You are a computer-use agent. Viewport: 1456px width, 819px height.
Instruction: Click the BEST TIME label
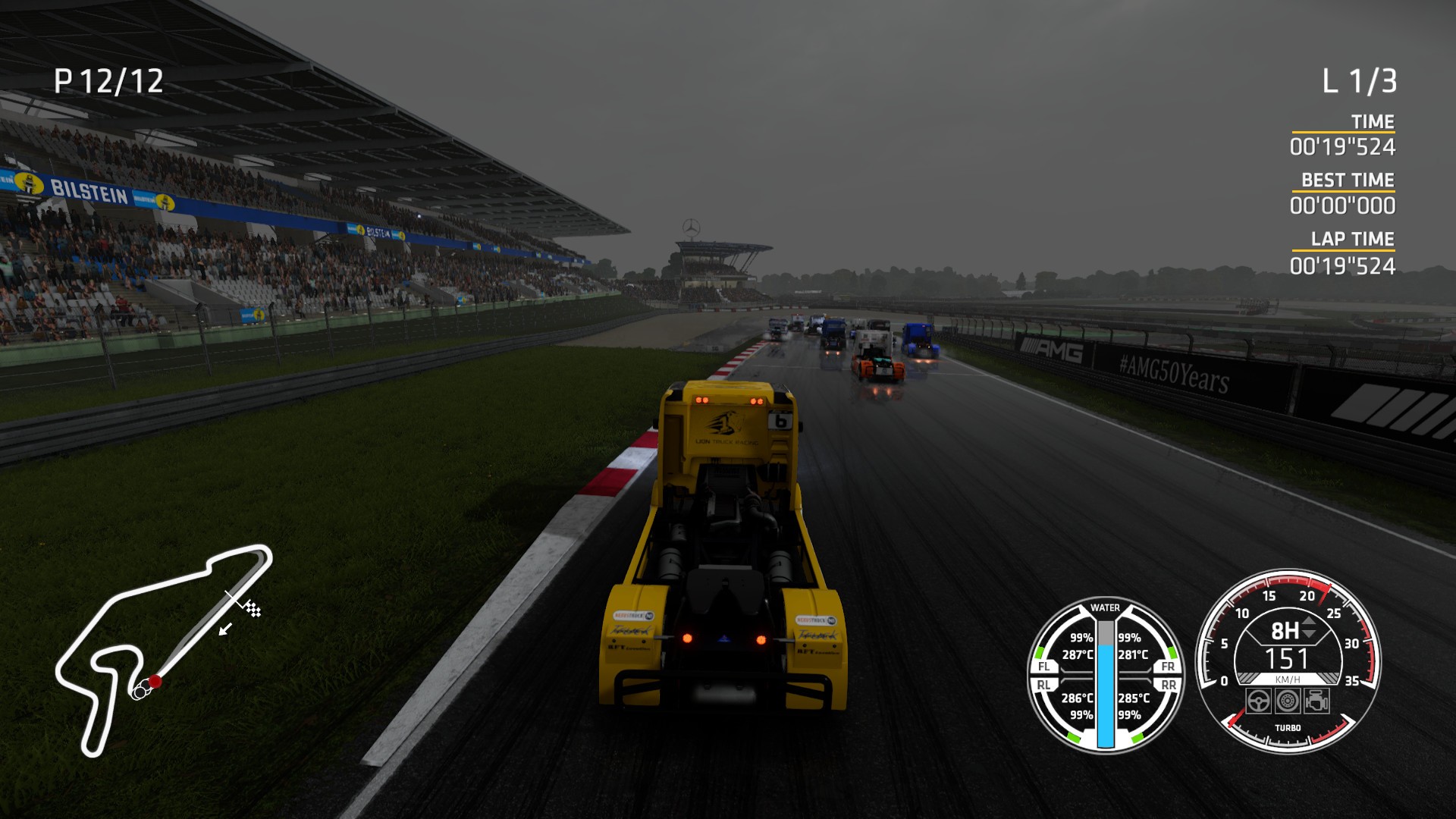pyautogui.click(x=1348, y=180)
